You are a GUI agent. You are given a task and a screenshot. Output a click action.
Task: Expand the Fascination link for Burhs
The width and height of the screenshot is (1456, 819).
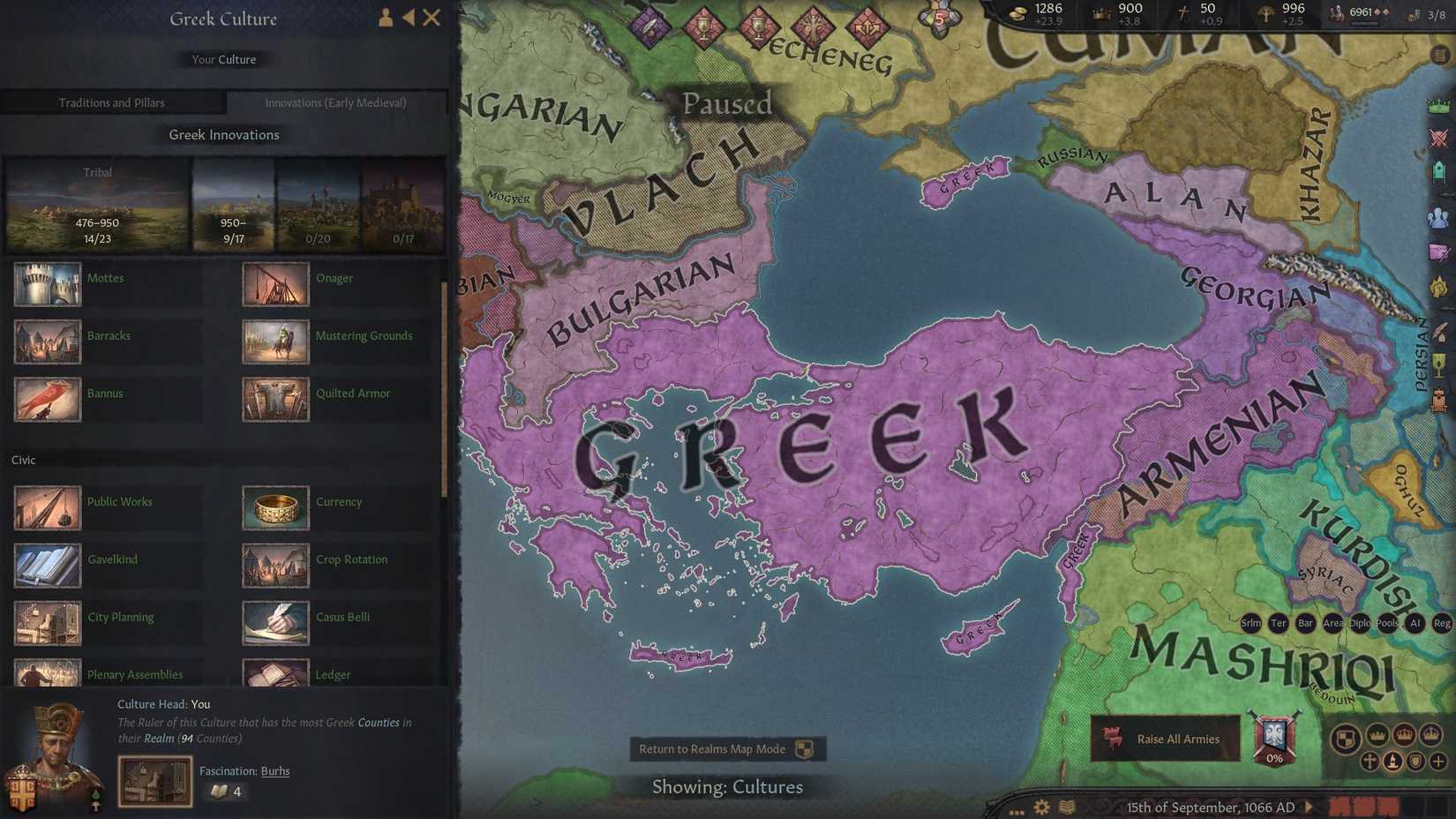point(275,770)
